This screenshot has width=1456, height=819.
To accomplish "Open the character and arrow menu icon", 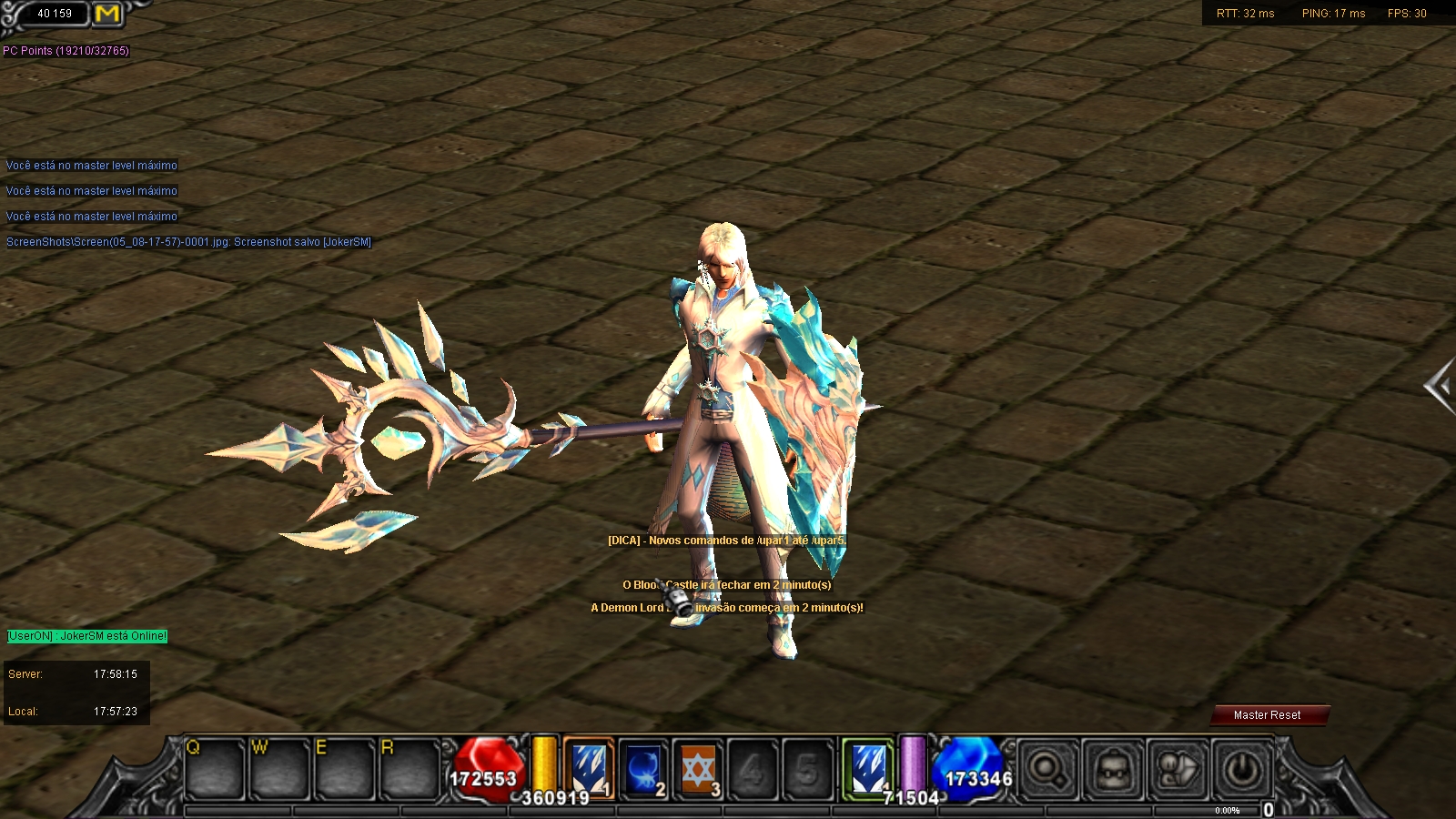I will pyautogui.click(x=1178, y=771).
